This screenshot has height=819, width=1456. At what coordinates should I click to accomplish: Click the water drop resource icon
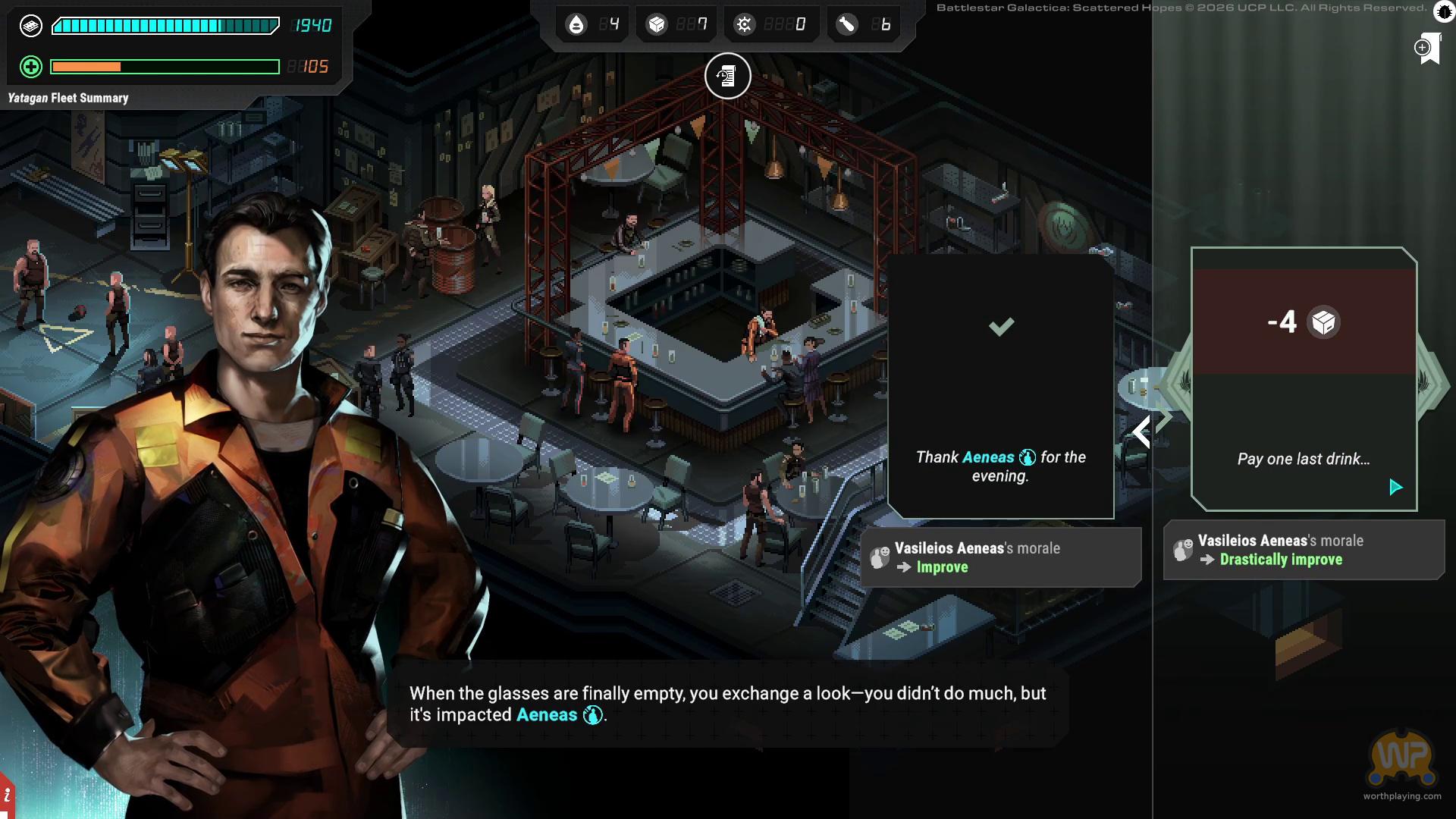coord(576,25)
